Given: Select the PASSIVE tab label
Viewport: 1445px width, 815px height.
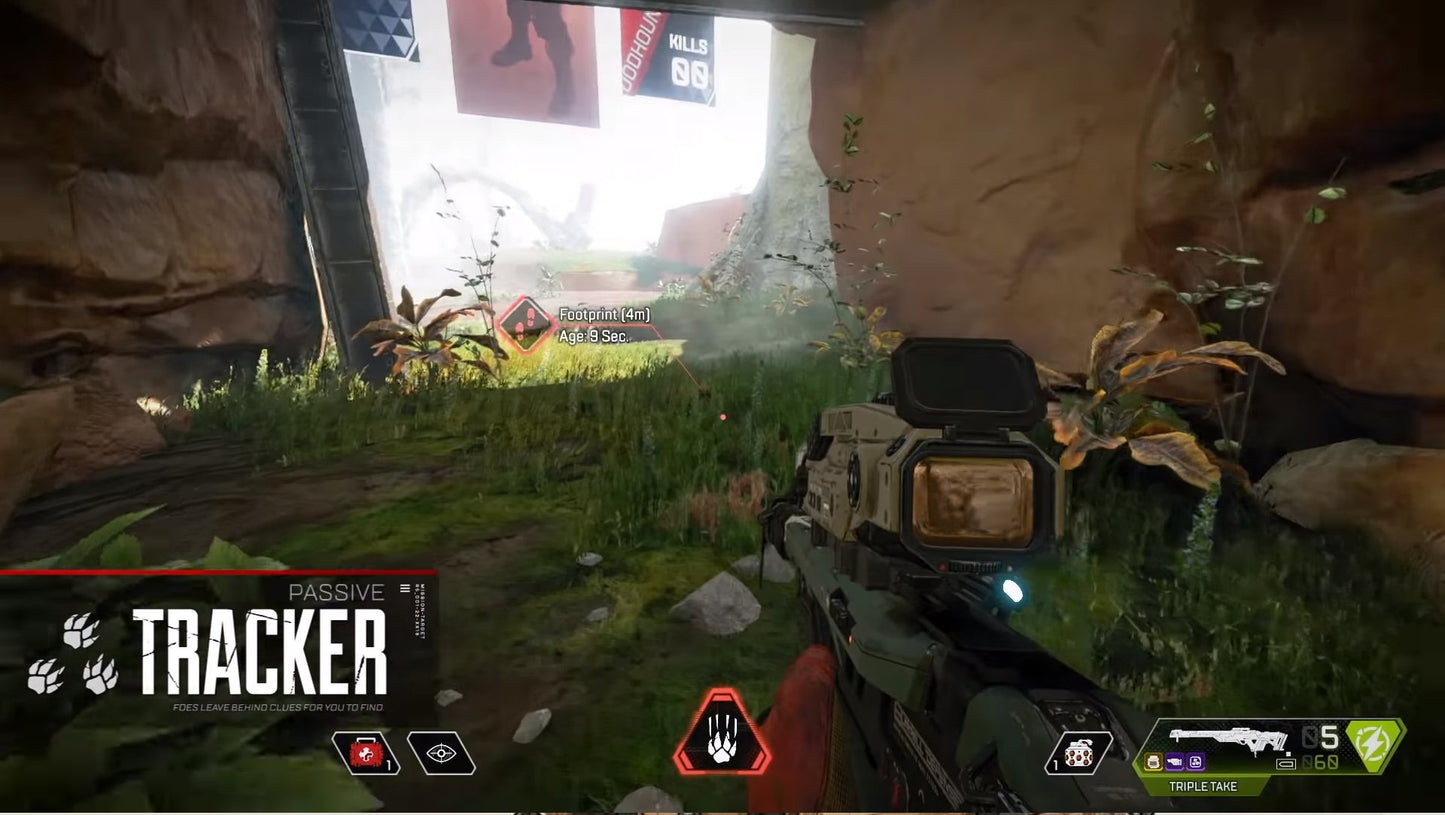Looking at the screenshot, I should point(336,592).
